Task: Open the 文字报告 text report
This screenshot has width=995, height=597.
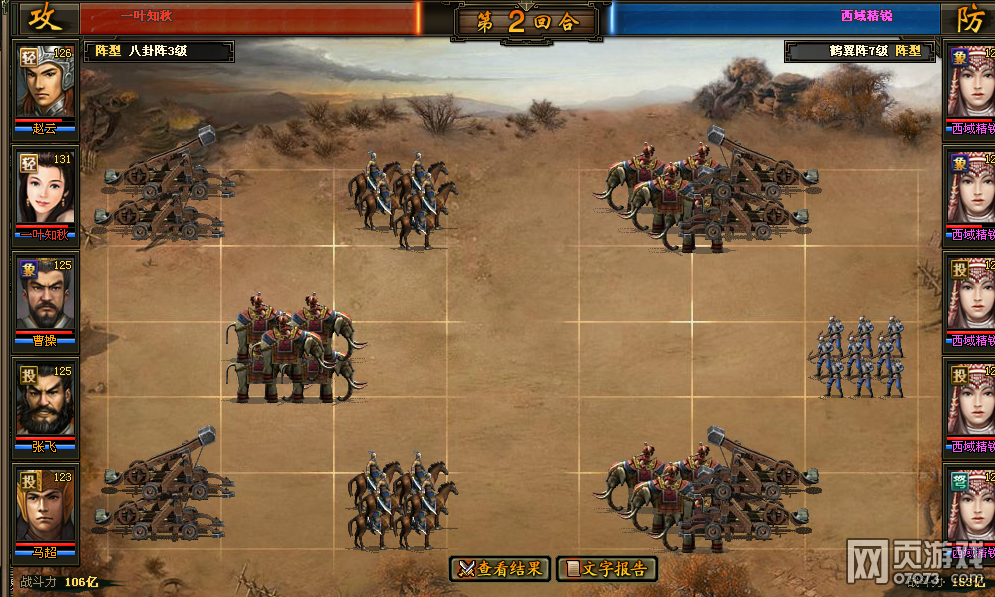Action: tap(606, 569)
